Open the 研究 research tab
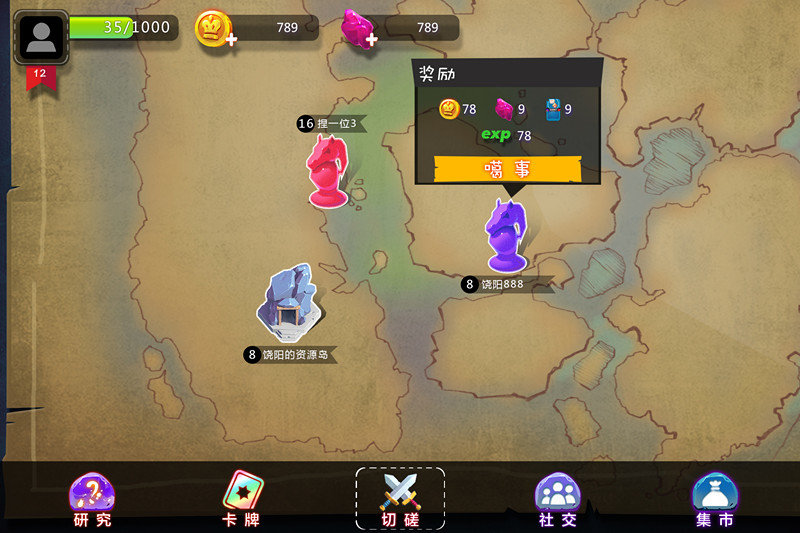The height and width of the screenshot is (533, 800). coord(92,499)
